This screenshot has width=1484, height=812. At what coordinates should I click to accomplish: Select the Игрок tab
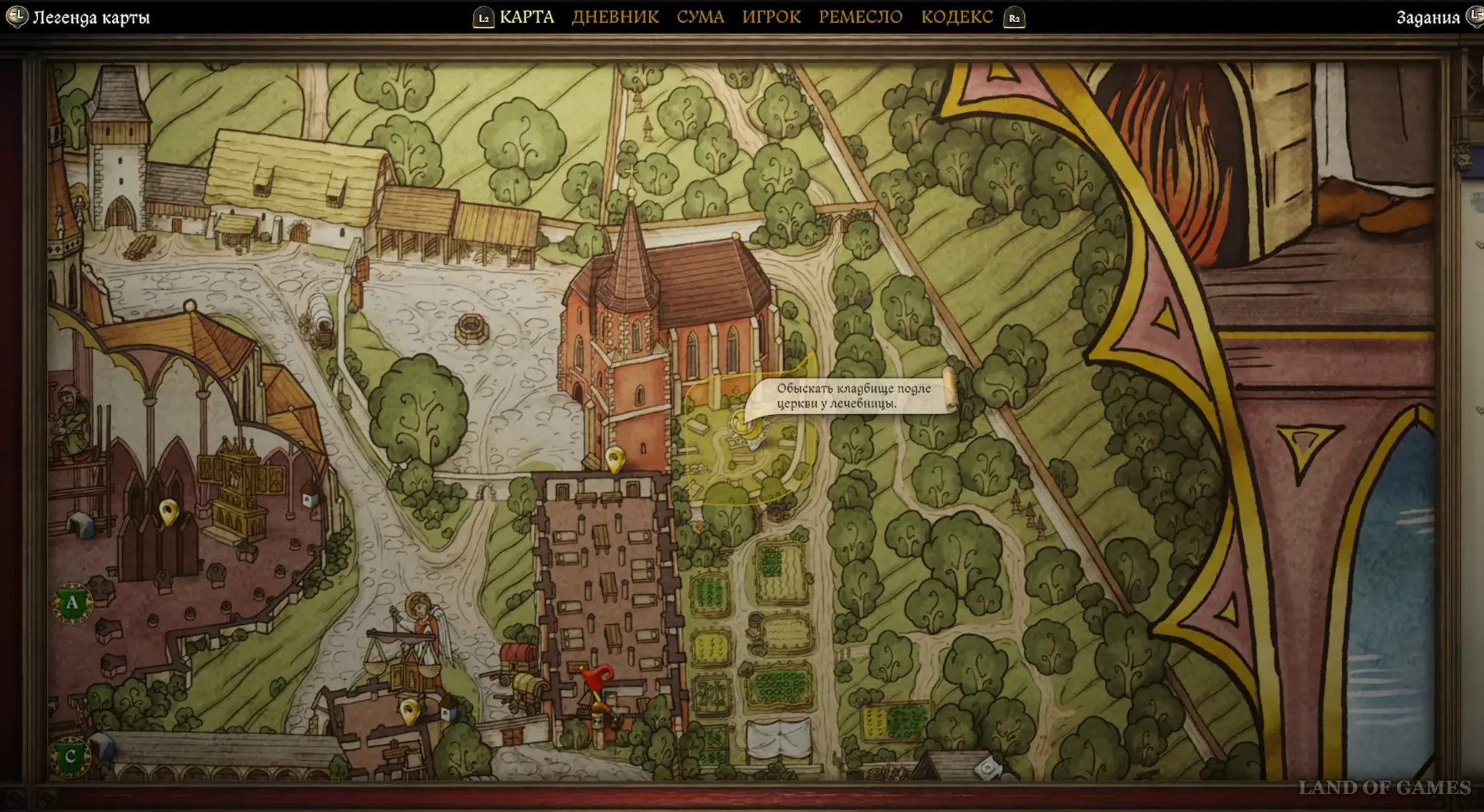point(771,17)
